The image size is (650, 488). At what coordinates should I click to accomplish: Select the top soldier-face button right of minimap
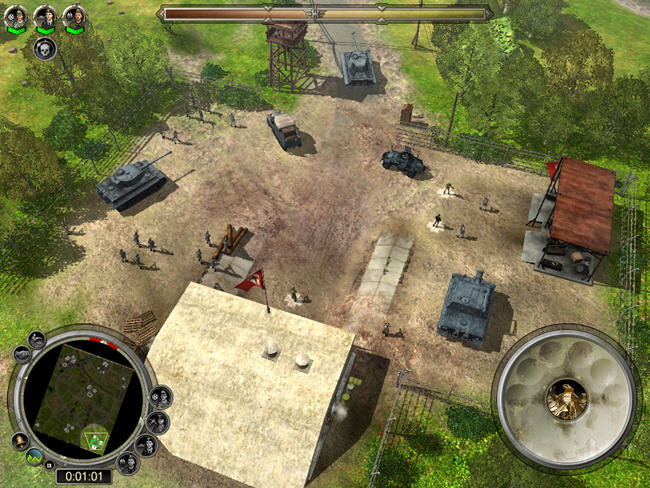(160, 397)
